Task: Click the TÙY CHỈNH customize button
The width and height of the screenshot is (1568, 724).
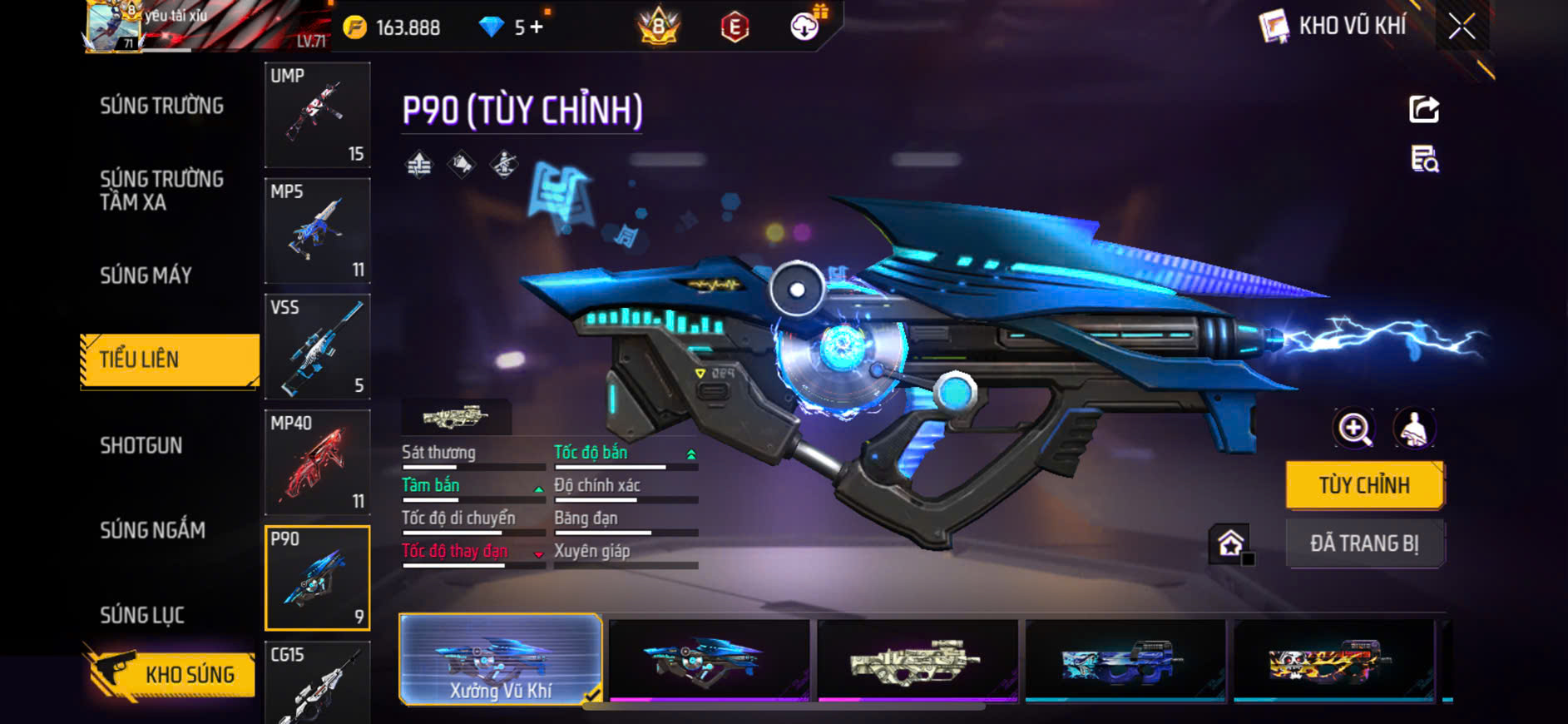Action: coord(1364,485)
